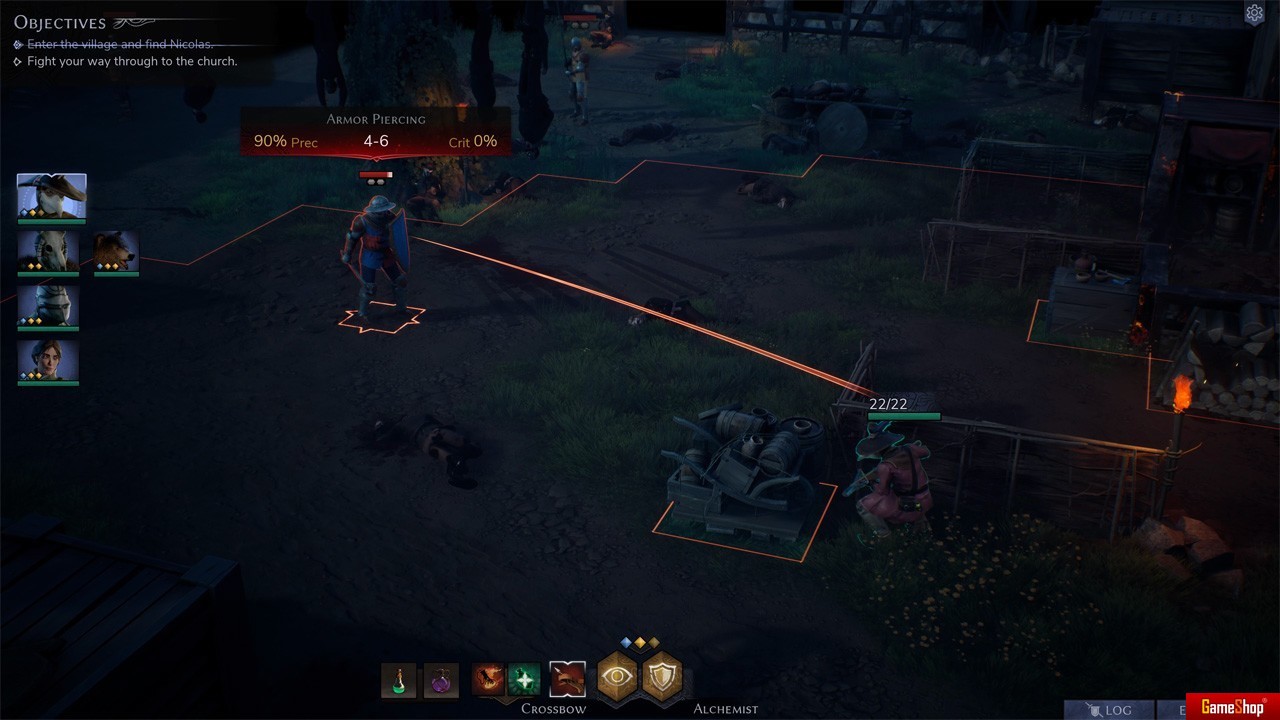Viewport: 1280px width, 720px height.
Task: Activate the green cross healing ability
Action: click(524, 680)
